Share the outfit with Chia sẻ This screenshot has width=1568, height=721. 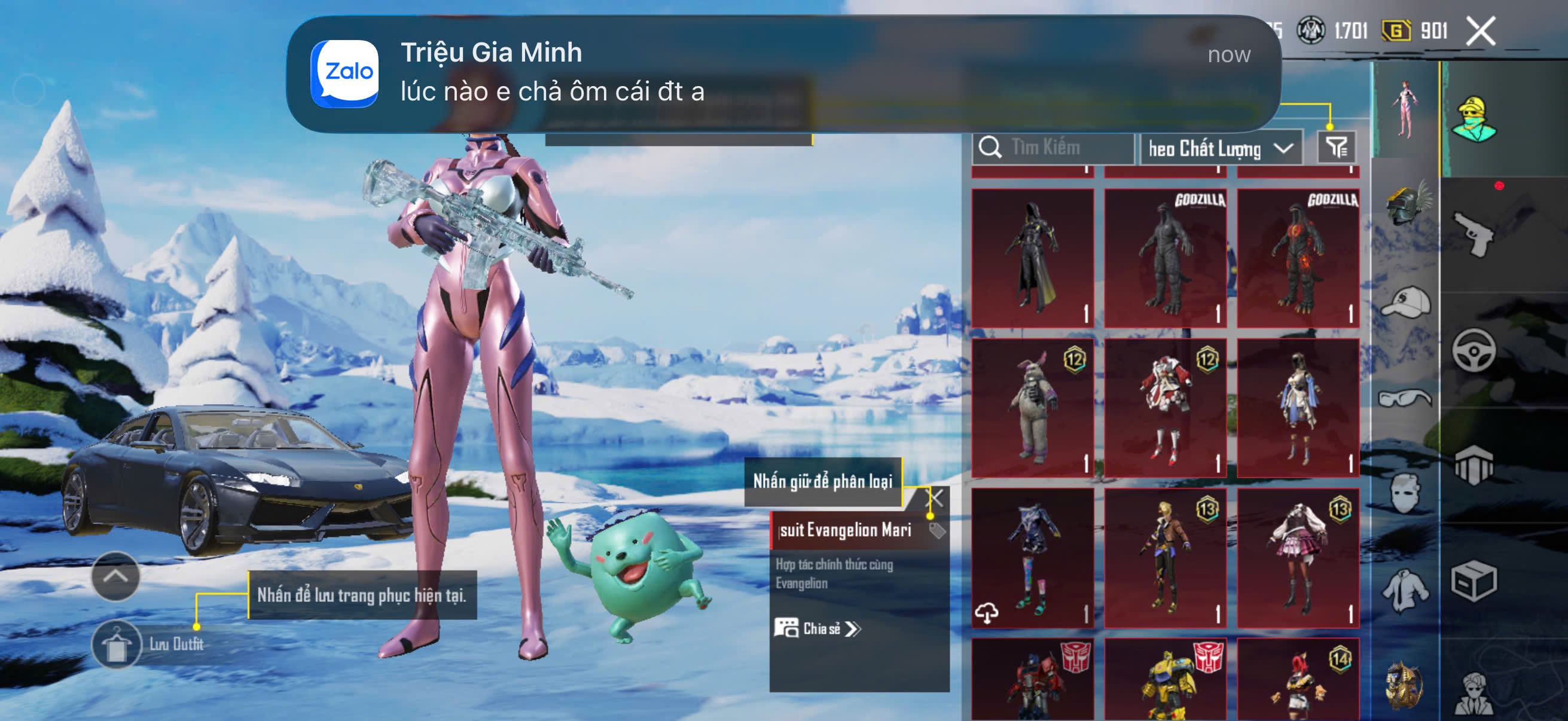coord(817,628)
